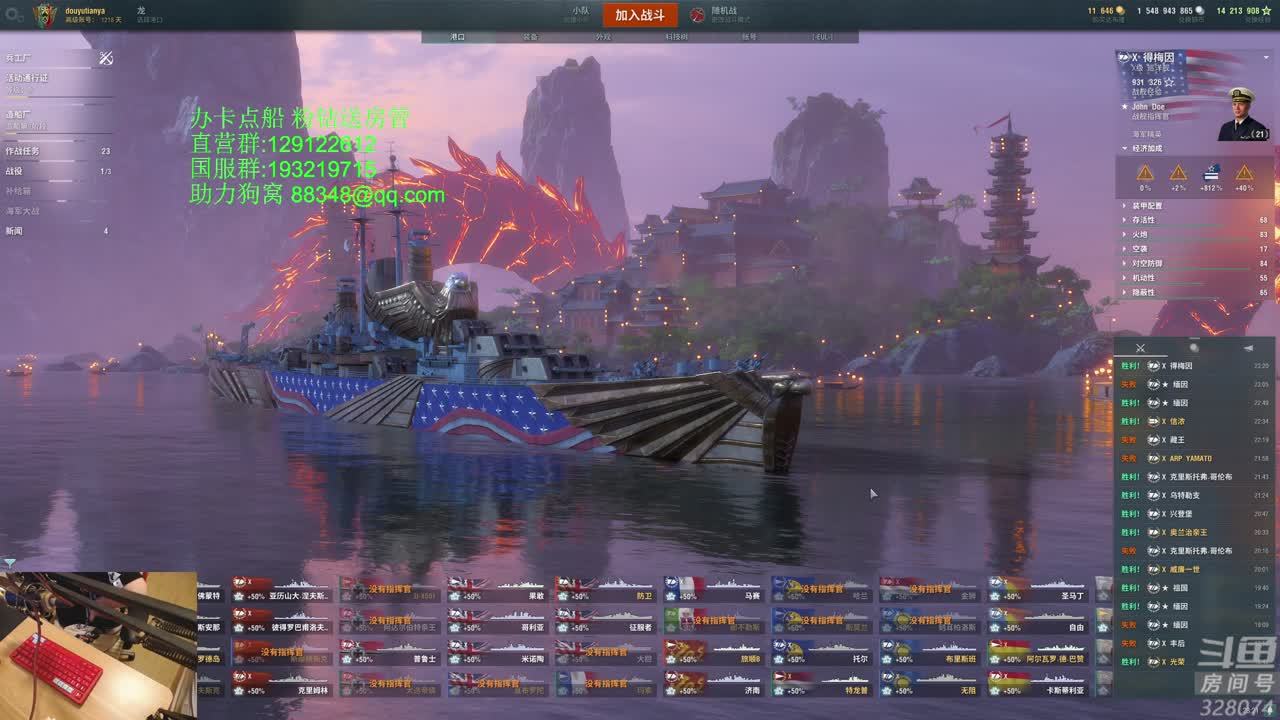
Task: Switch to the 装备 tab
Action: (x=530, y=37)
